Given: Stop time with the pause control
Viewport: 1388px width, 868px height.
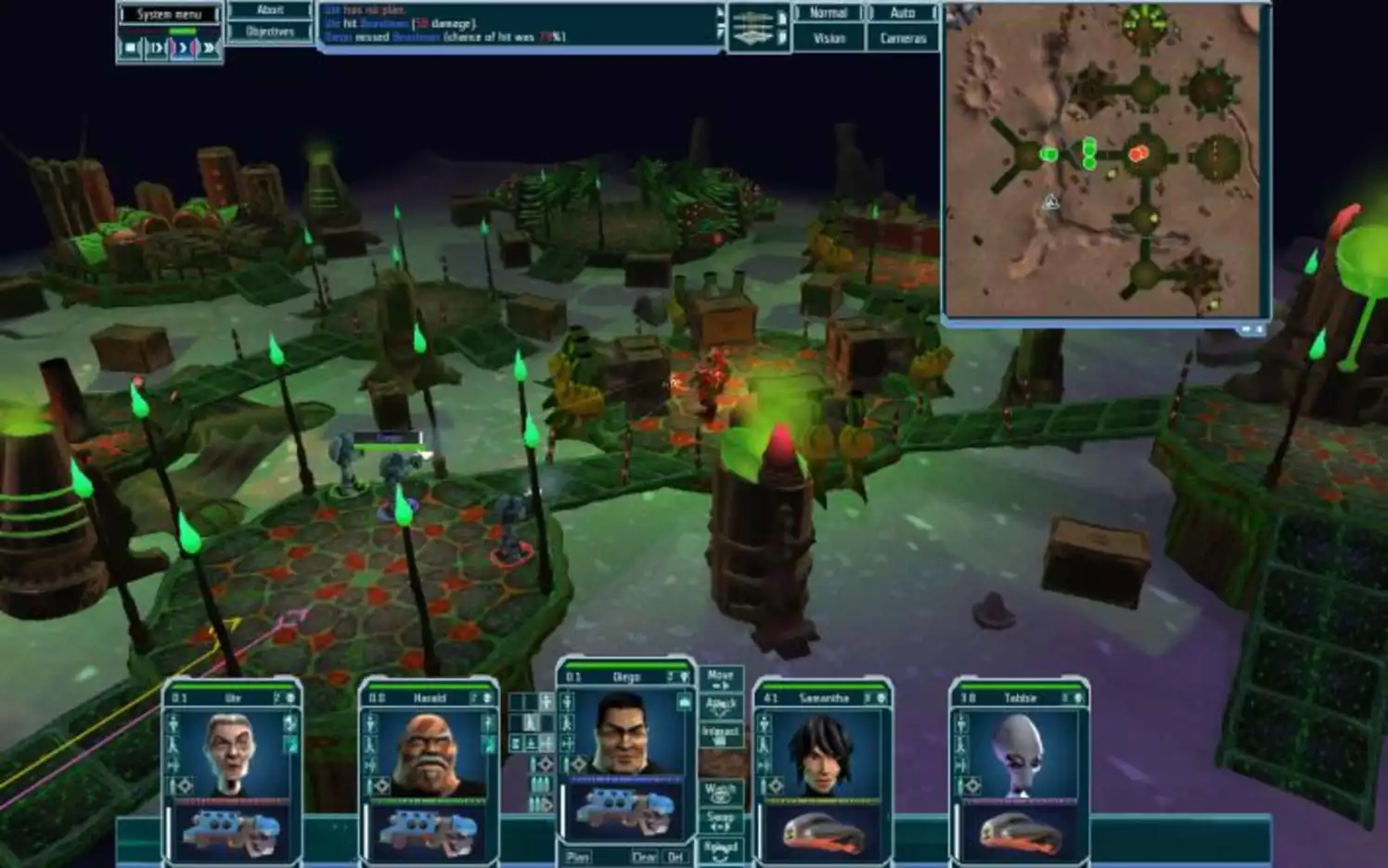Looking at the screenshot, I should point(131,47).
